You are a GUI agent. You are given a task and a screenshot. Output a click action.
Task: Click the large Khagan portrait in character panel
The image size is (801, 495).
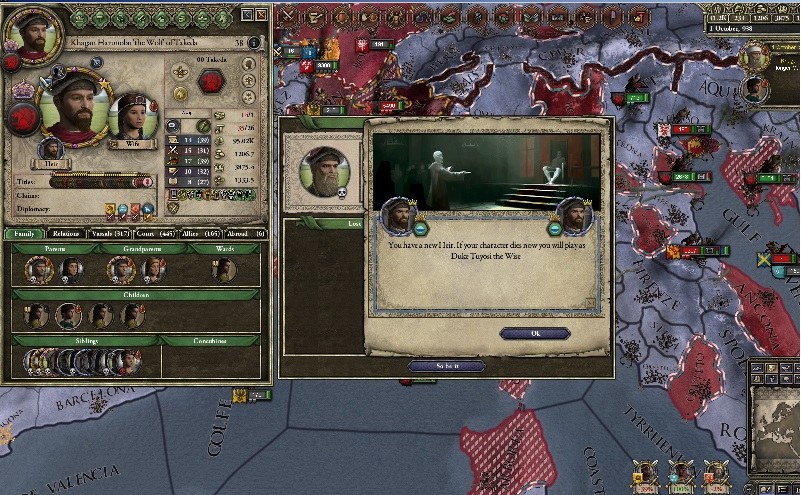(x=72, y=112)
